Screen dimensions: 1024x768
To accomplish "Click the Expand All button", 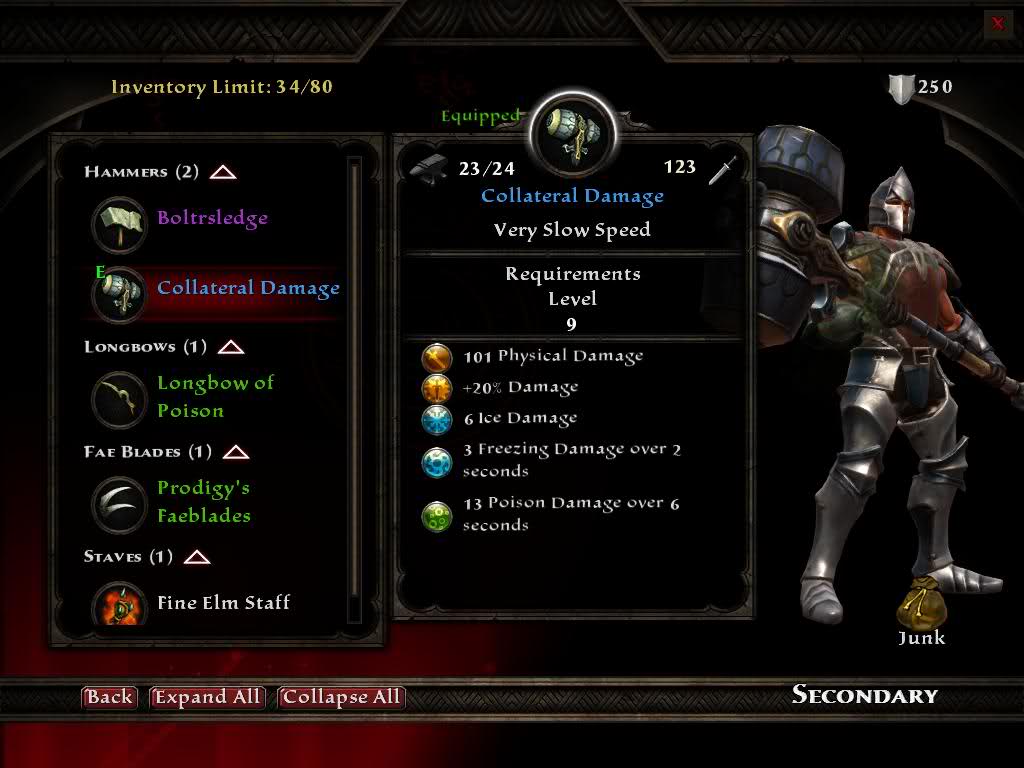I will click(207, 697).
